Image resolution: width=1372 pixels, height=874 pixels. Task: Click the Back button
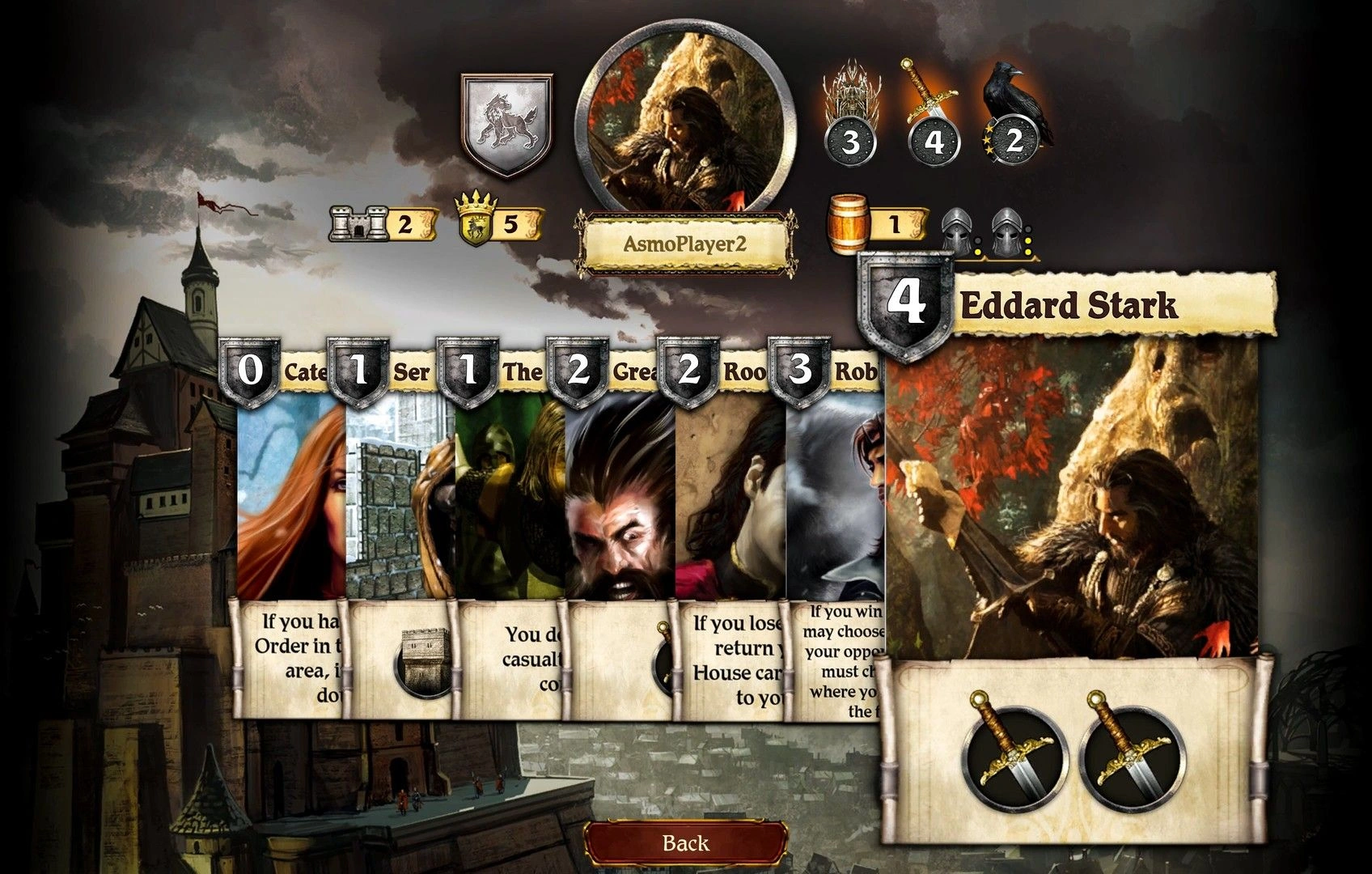[685, 843]
